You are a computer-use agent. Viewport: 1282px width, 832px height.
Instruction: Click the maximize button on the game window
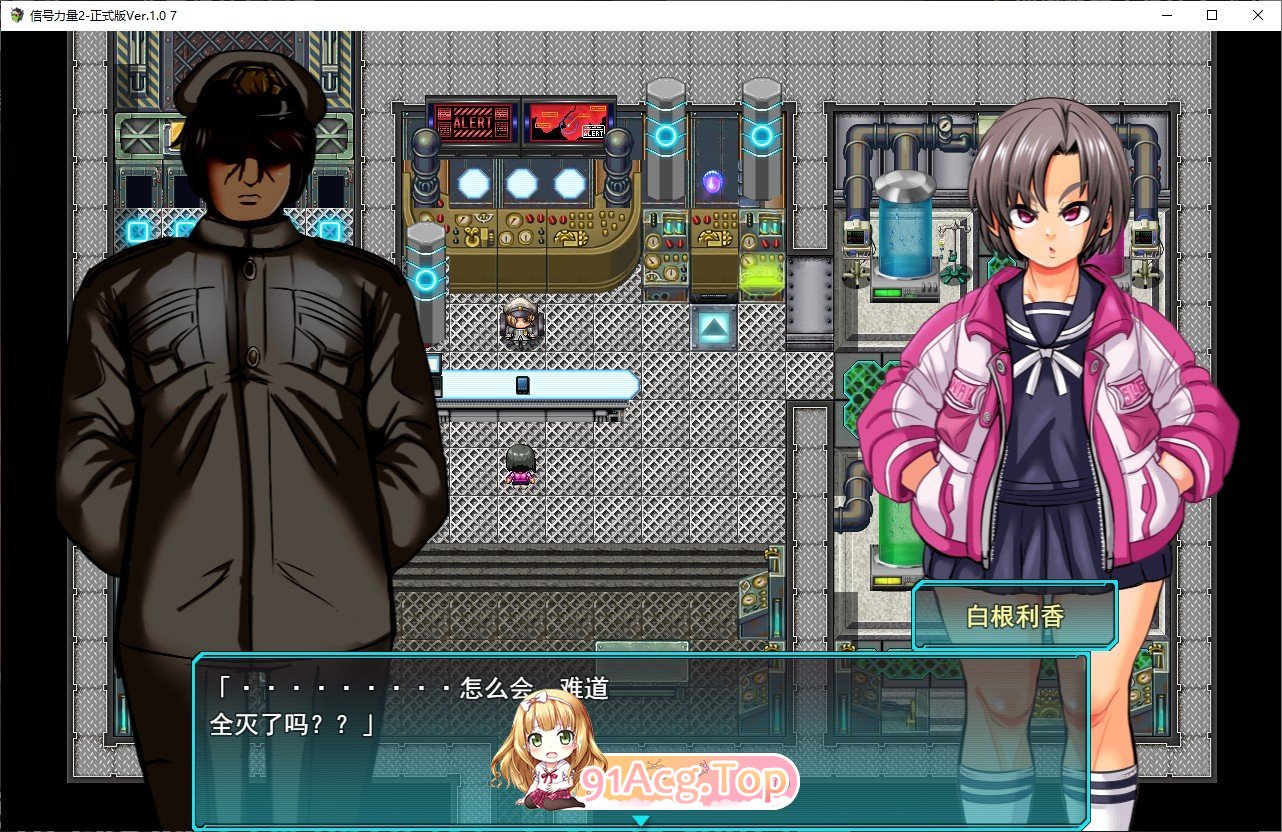[1211, 15]
